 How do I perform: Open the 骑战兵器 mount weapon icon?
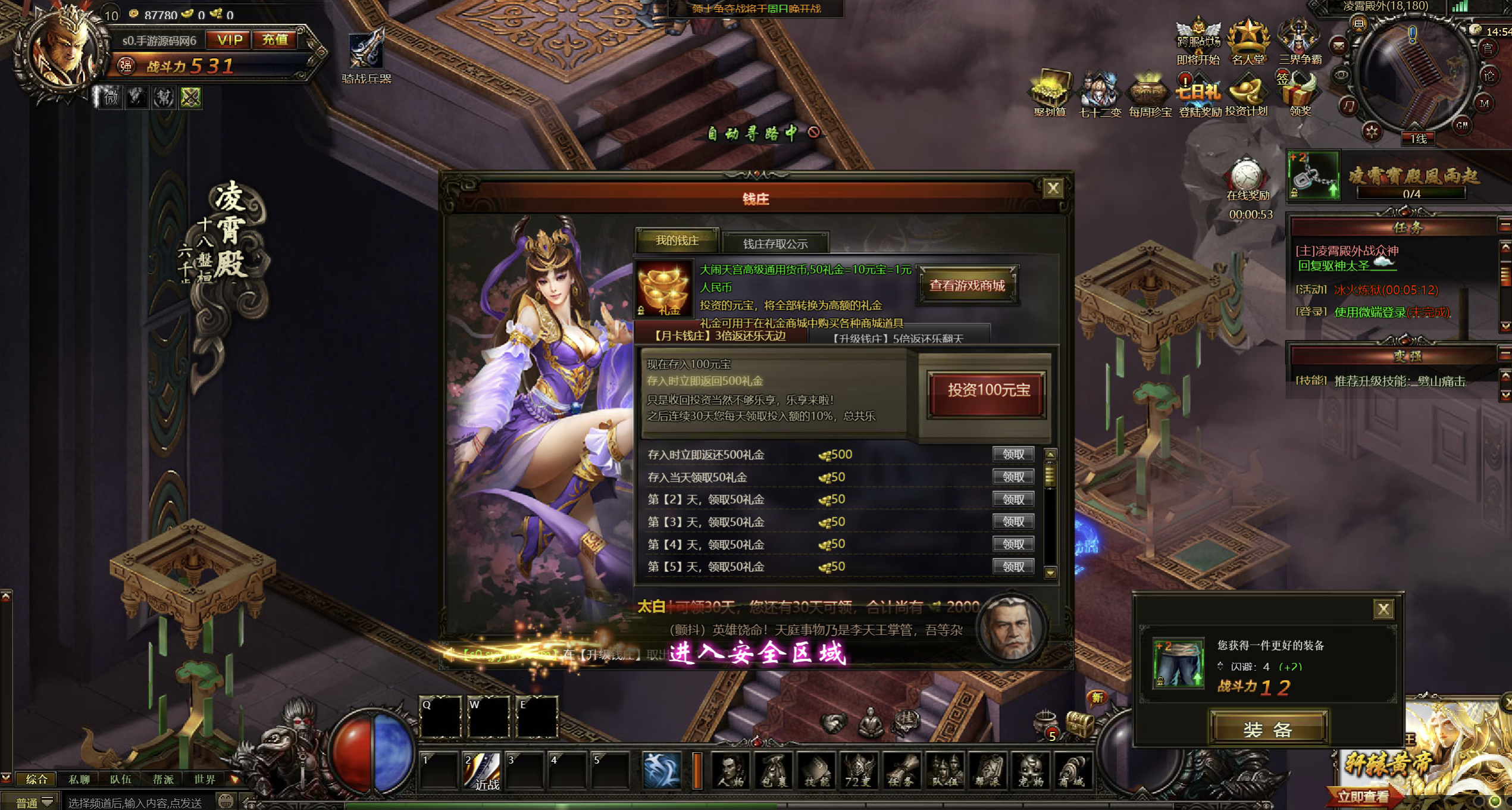[x=366, y=55]
